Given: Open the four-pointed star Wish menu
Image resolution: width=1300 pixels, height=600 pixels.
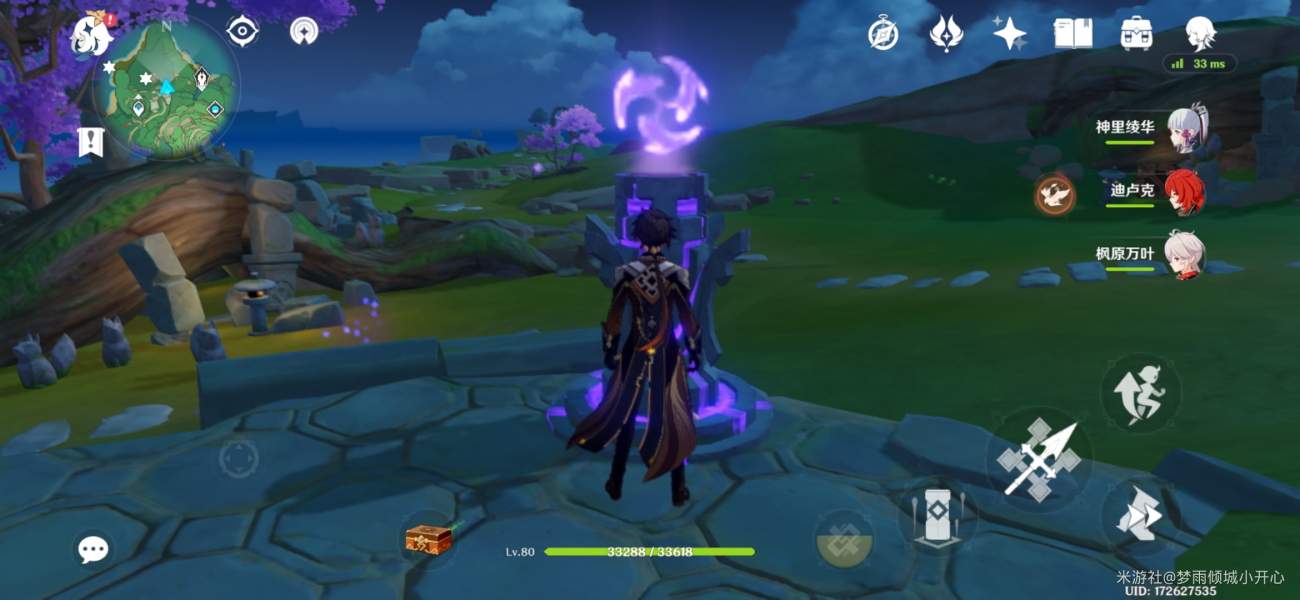Looking at the screenshot, I should pos(1009,34).
